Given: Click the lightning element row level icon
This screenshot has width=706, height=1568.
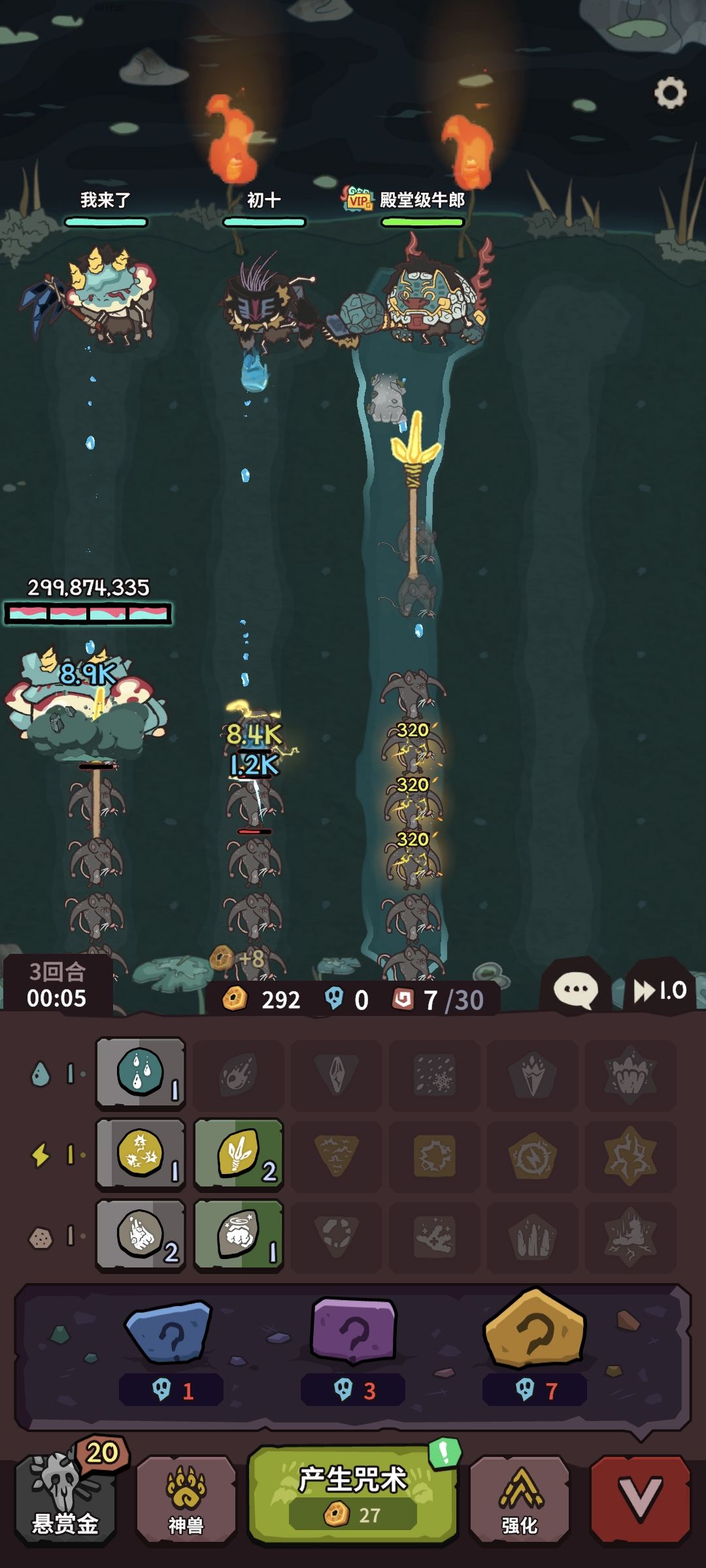Looking at the screenshot, I should tap(41, 1154).
